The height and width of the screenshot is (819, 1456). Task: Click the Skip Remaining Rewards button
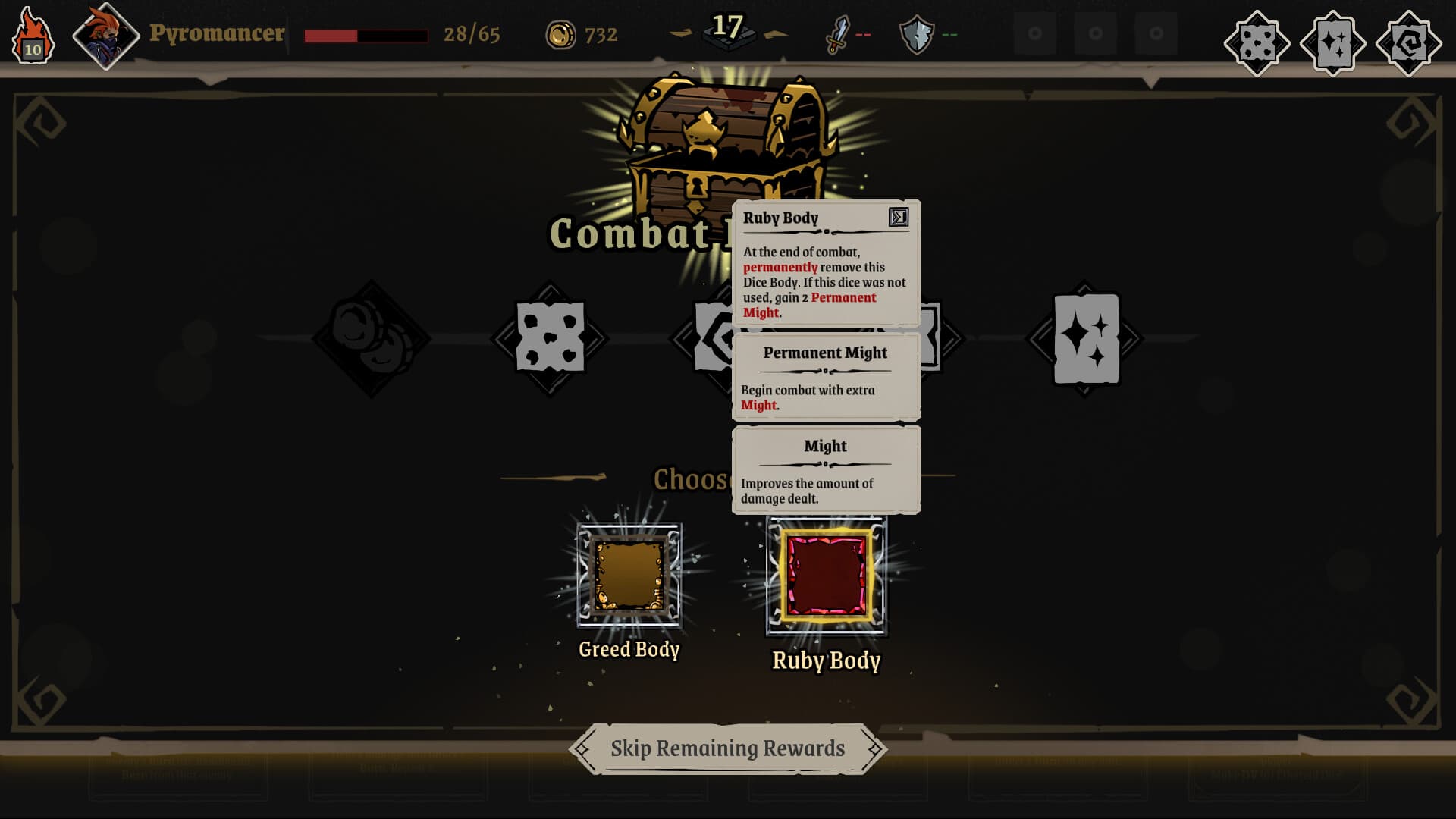(x=727, y=748)
